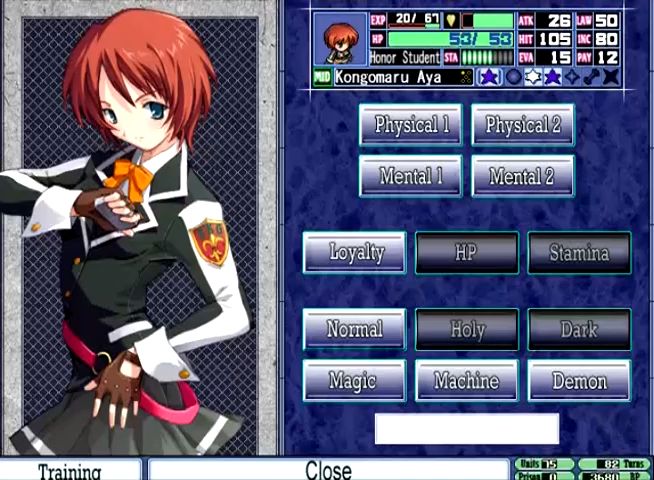Close the training screen

pyautogui.click(x=328, y=470)
